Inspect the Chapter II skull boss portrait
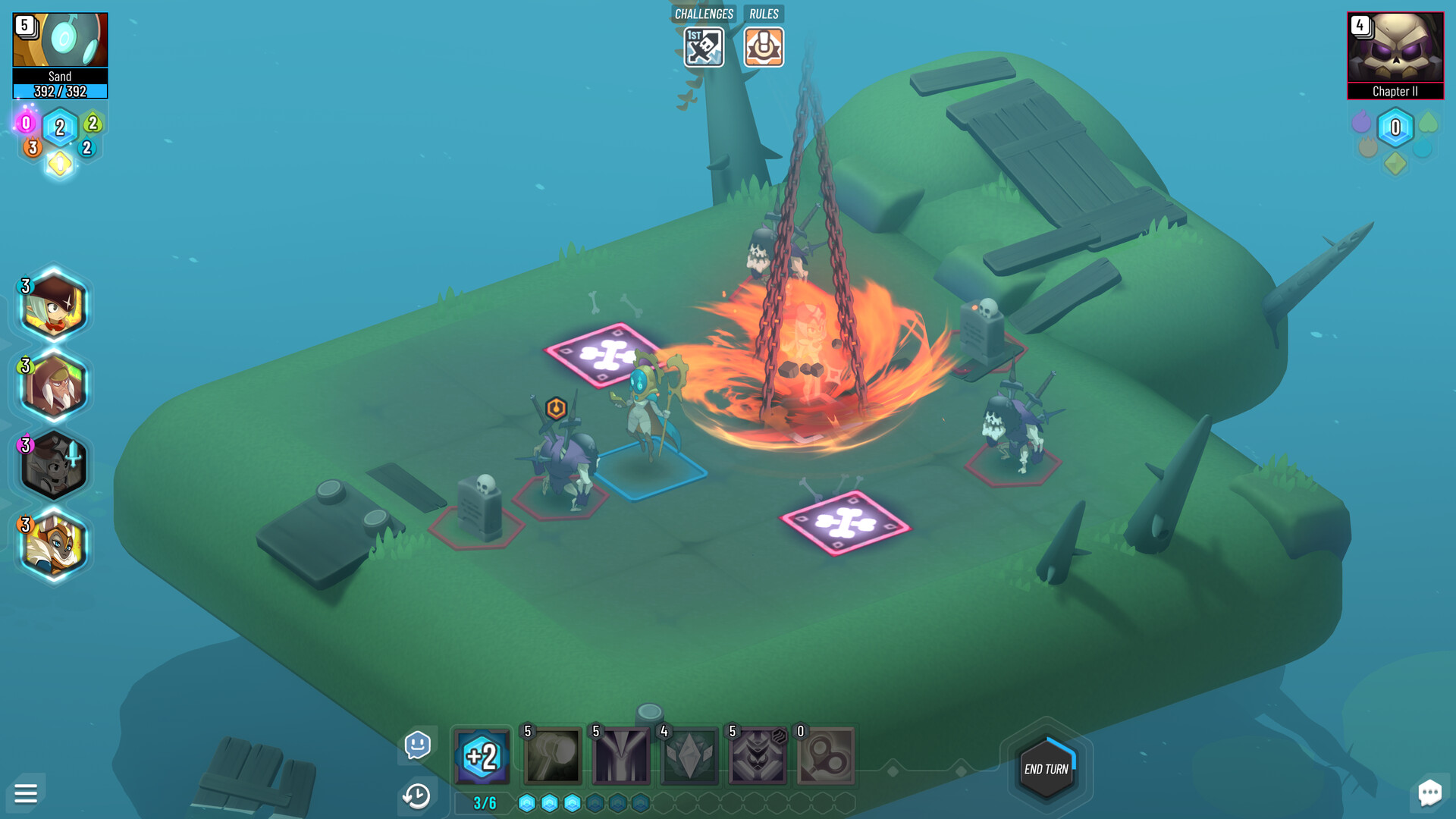The height and width of the screenshot is (819, 1456). click(1395, 47)
